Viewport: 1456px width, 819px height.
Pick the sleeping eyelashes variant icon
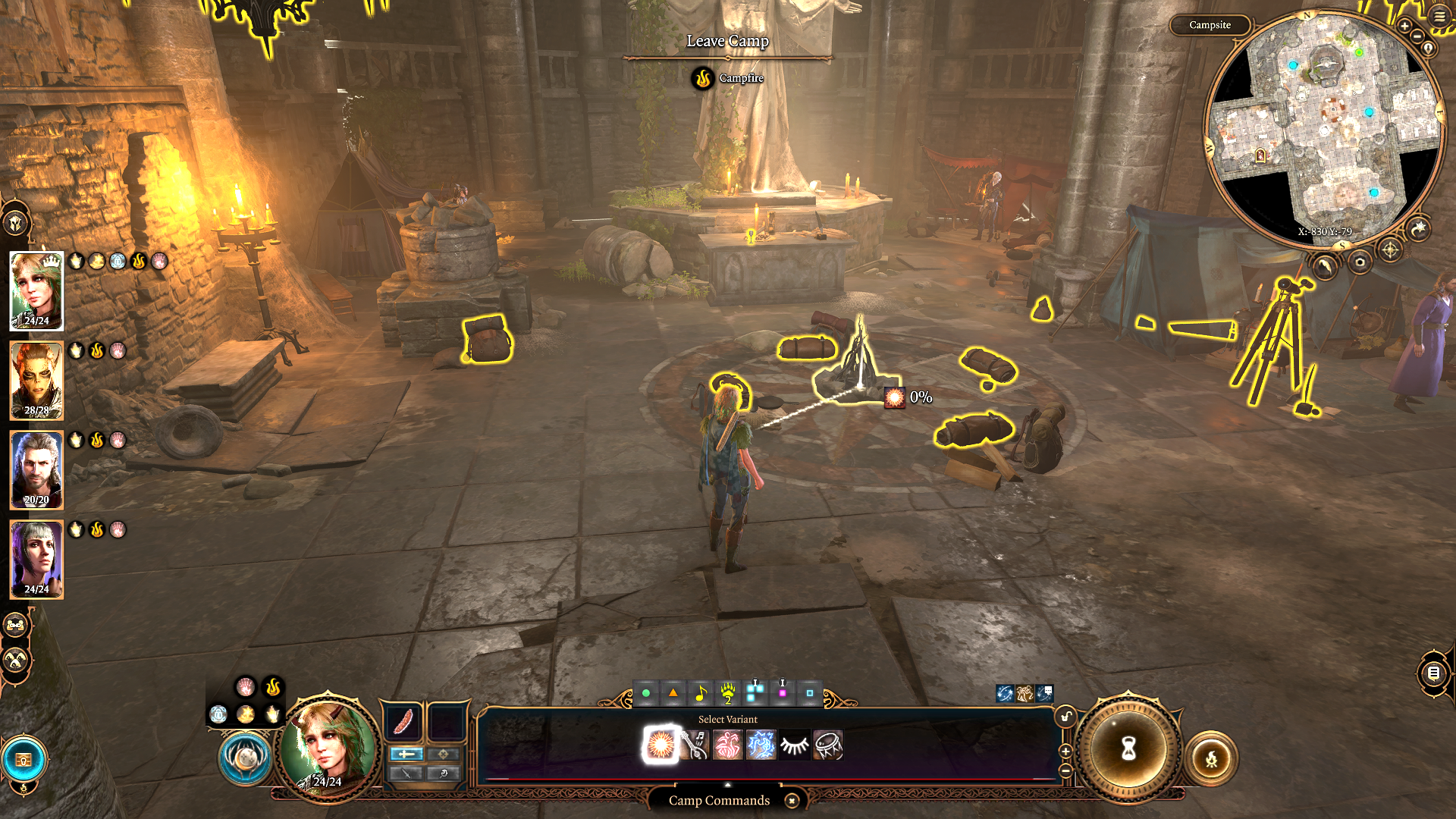[x=795, y=745]
